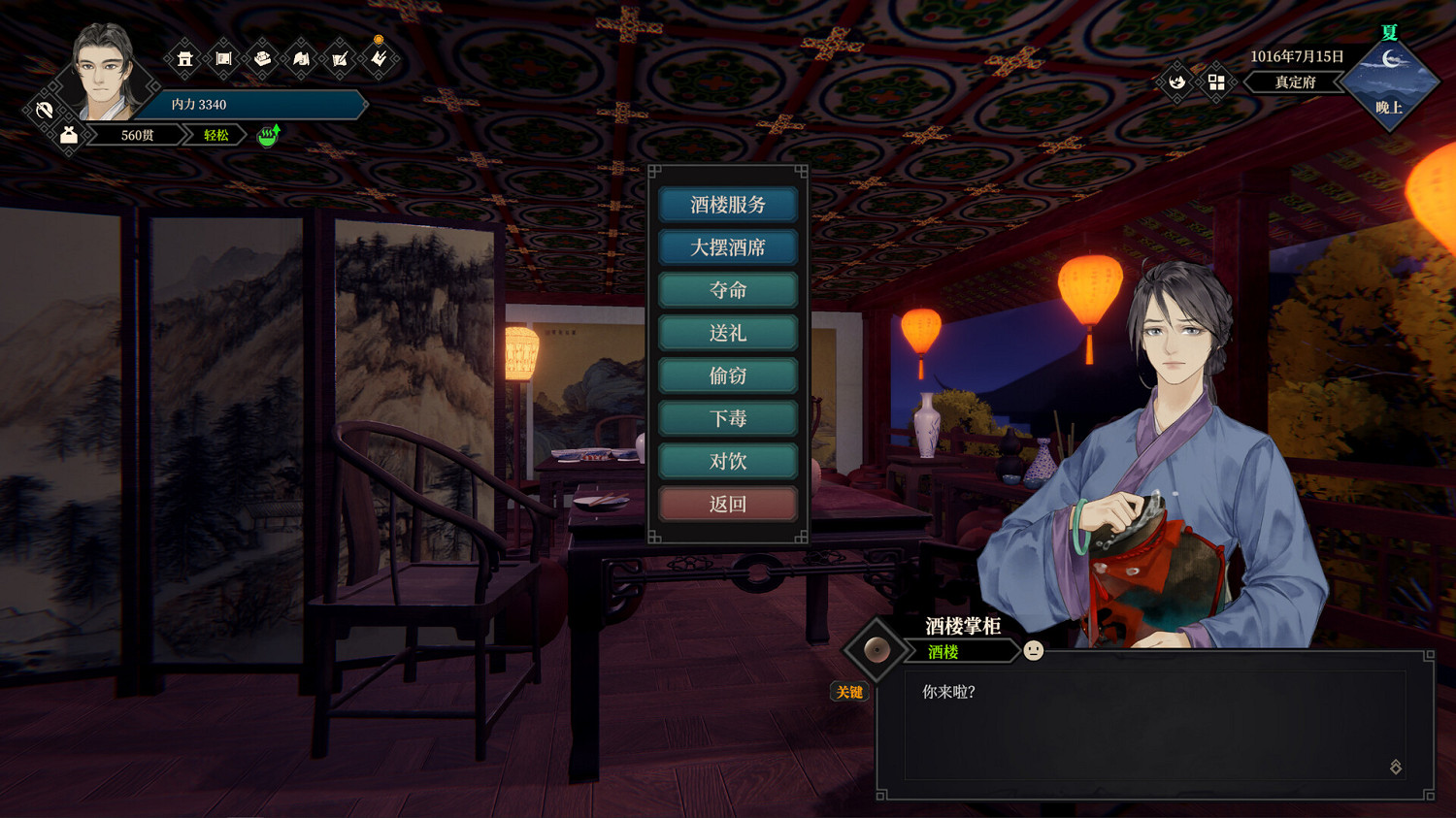The height and width of the screenshot is (818, 1456).
Task: Click the 返回 button to go back
Action: [728, 504]
